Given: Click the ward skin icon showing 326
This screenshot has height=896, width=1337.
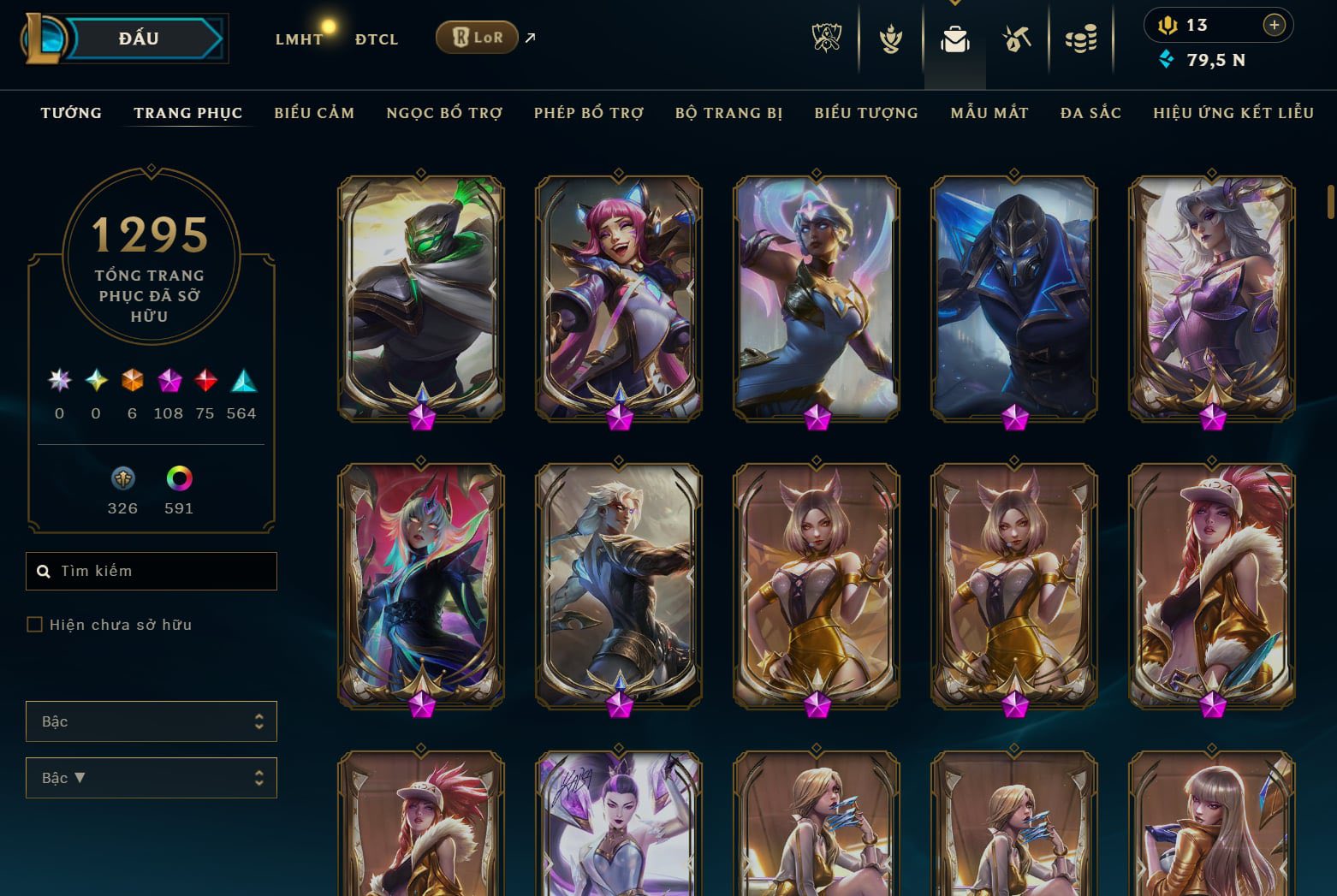Looking at the screenshot, I should (x=122, y=478).
